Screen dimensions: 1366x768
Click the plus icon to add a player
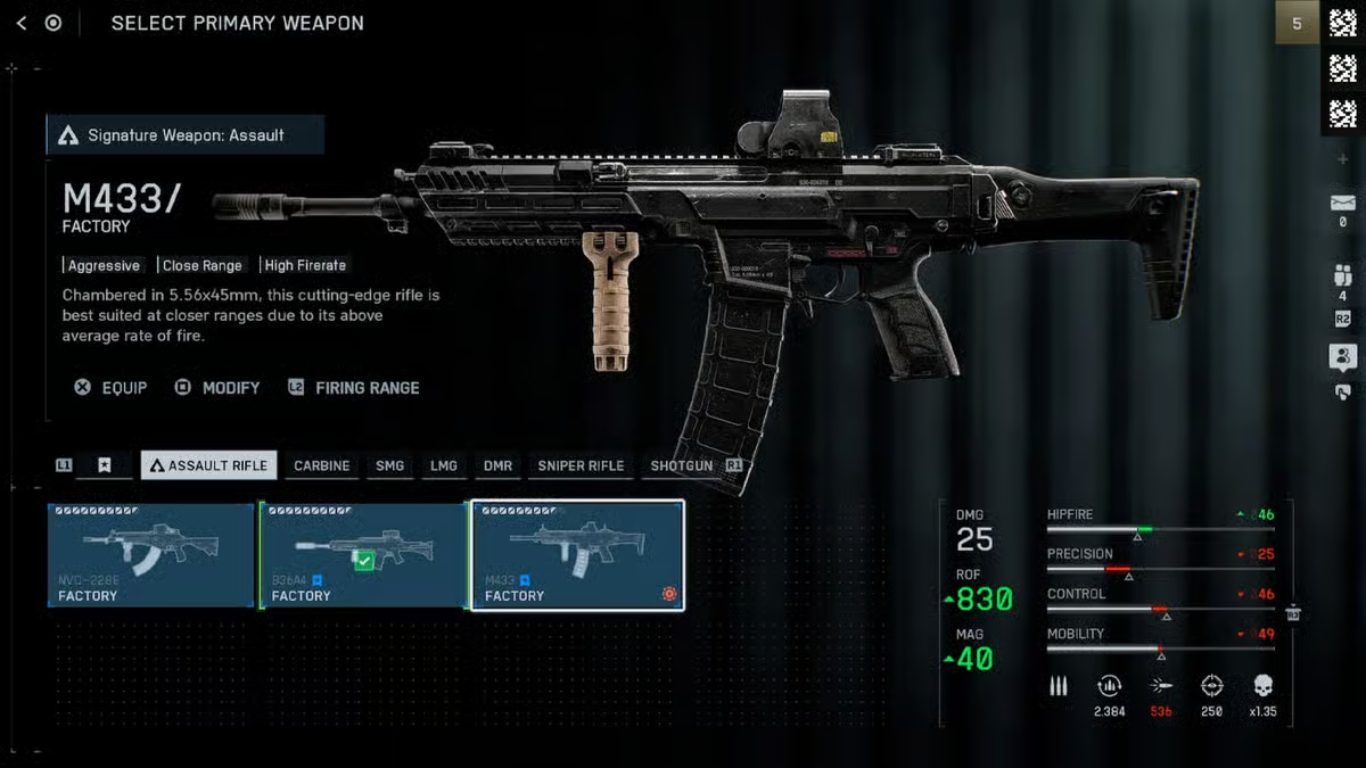(1343, 159)
